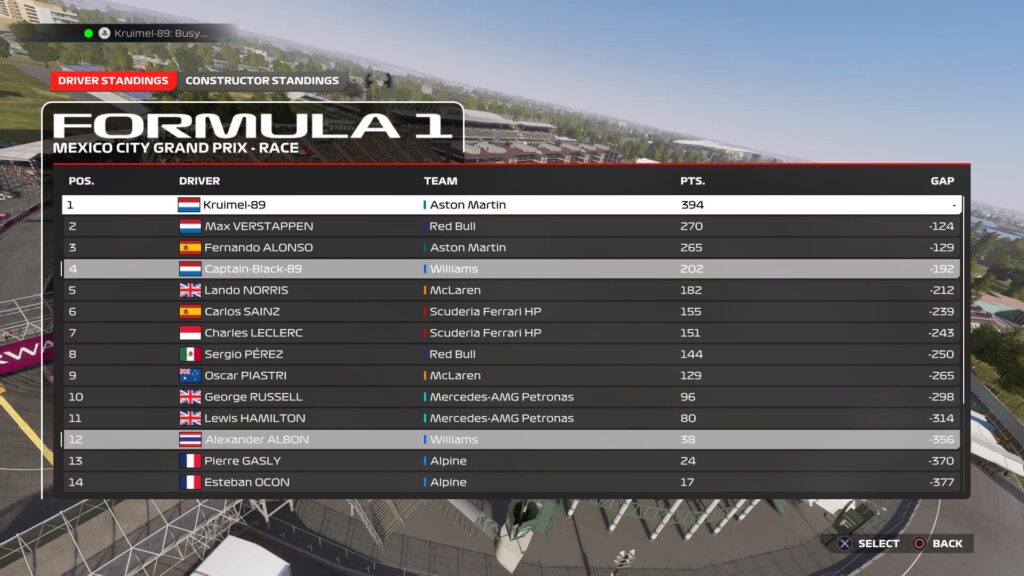Viewport: 1024px width, 576px height.
Task: Highlight the Captain-Black-89 row
Action: tap(511, 269)
